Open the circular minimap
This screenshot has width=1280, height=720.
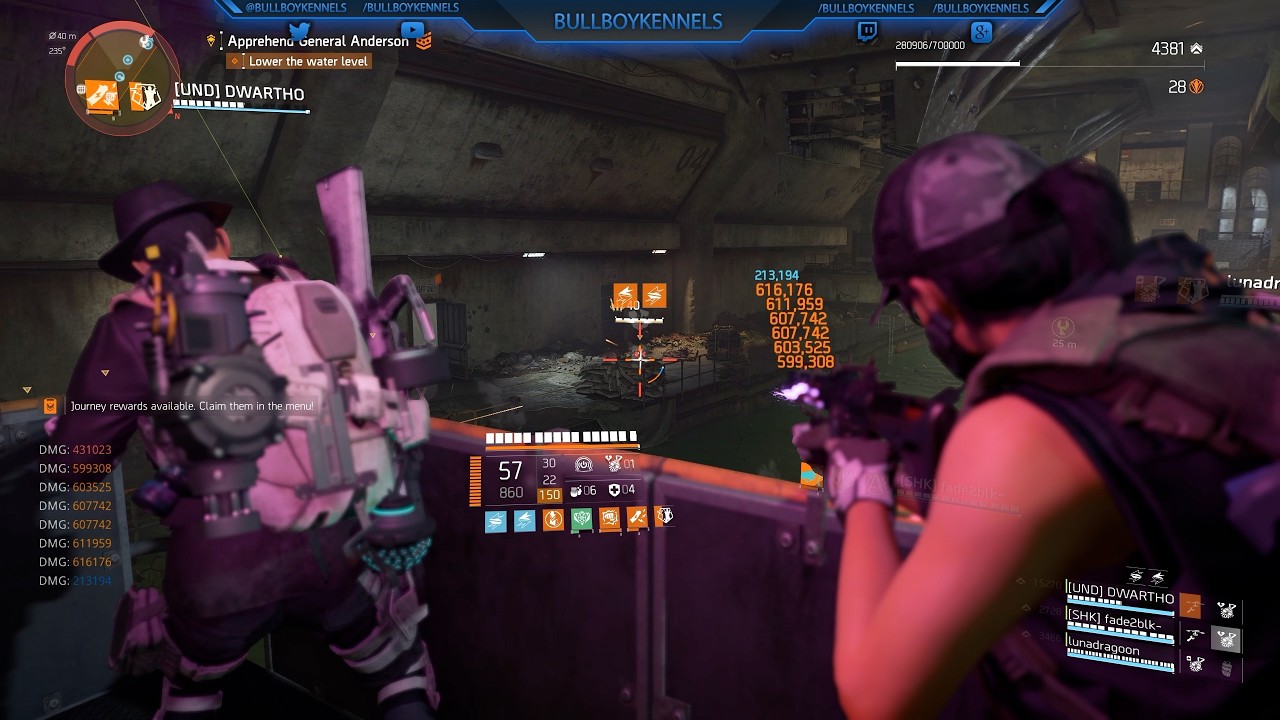[x=123, y=76]
